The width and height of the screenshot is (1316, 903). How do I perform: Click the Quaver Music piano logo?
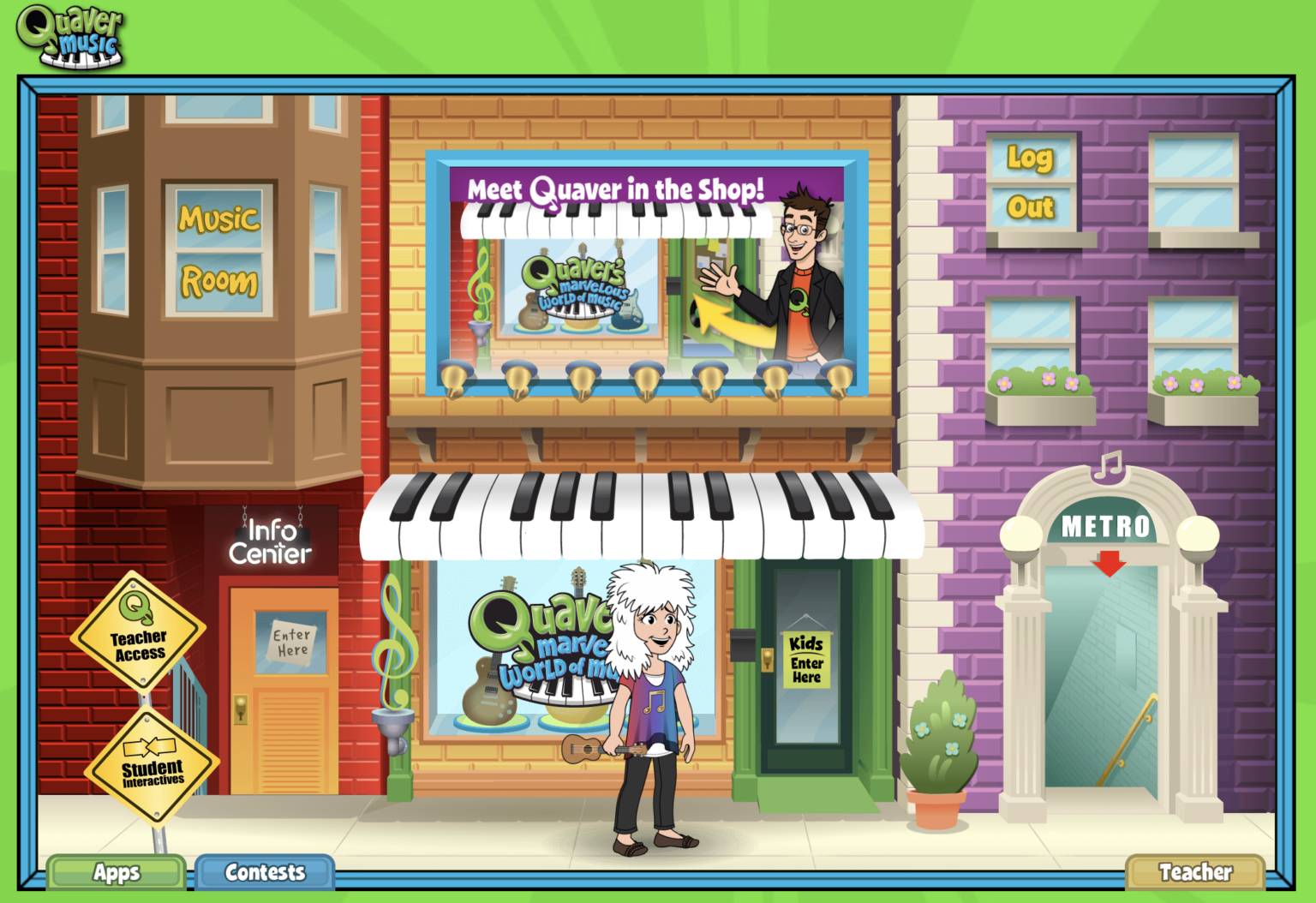coord(70,38)
